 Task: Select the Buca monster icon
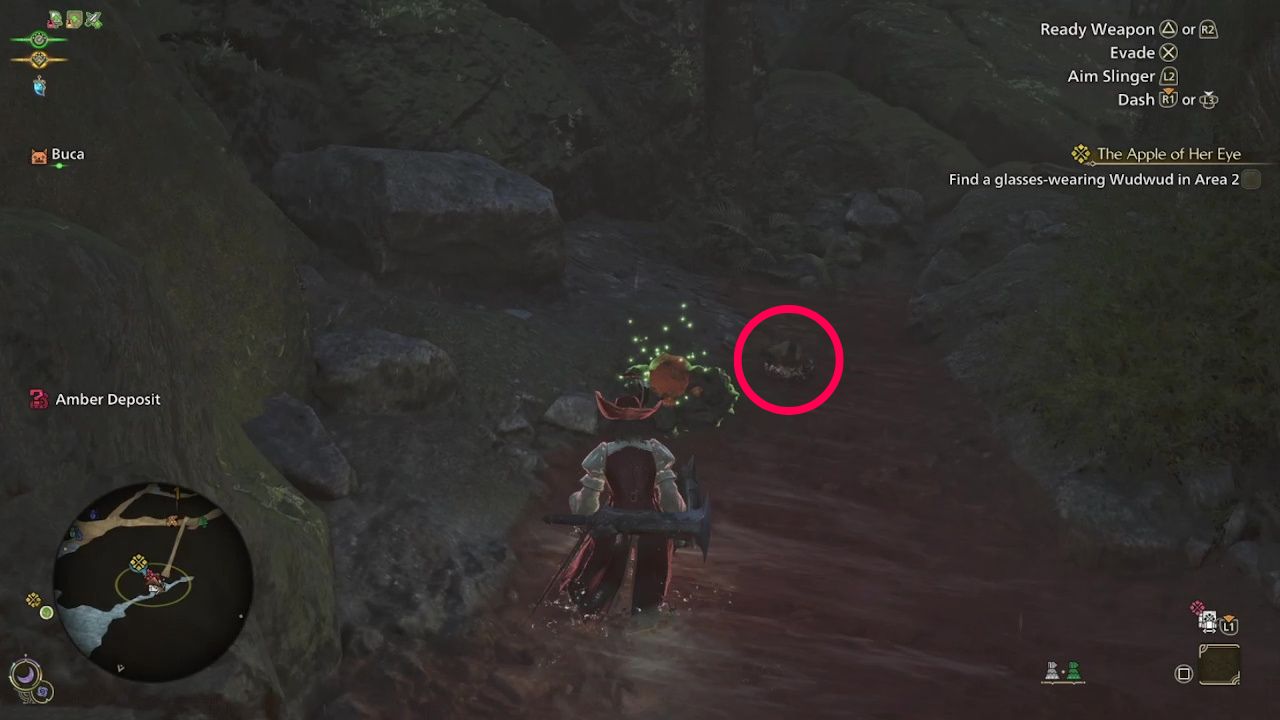(x=40, y=154)
